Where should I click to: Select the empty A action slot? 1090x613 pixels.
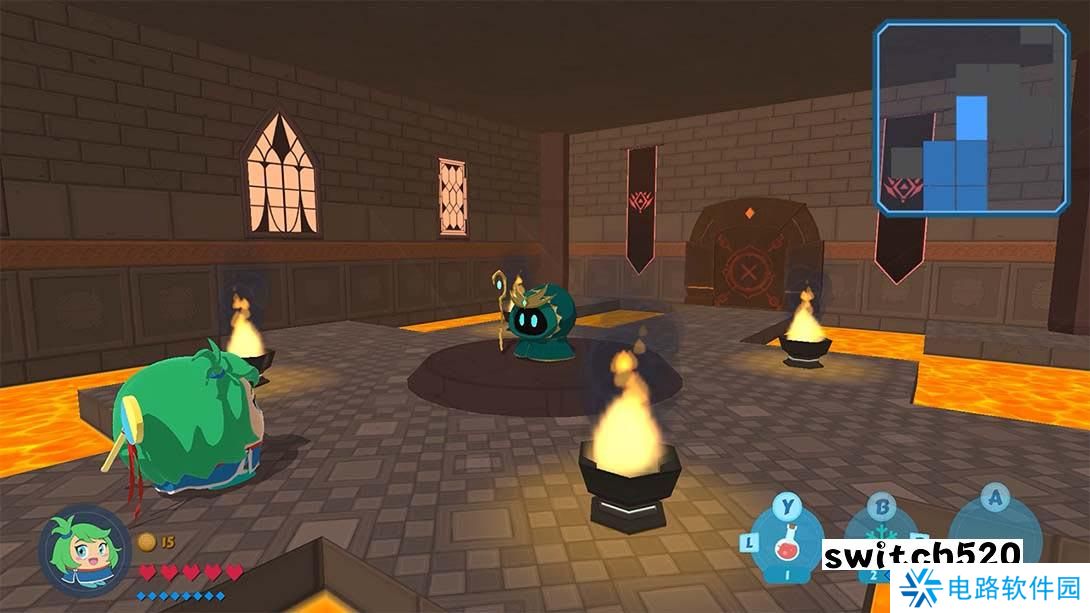pyautogui.click(x=993, y=530)
